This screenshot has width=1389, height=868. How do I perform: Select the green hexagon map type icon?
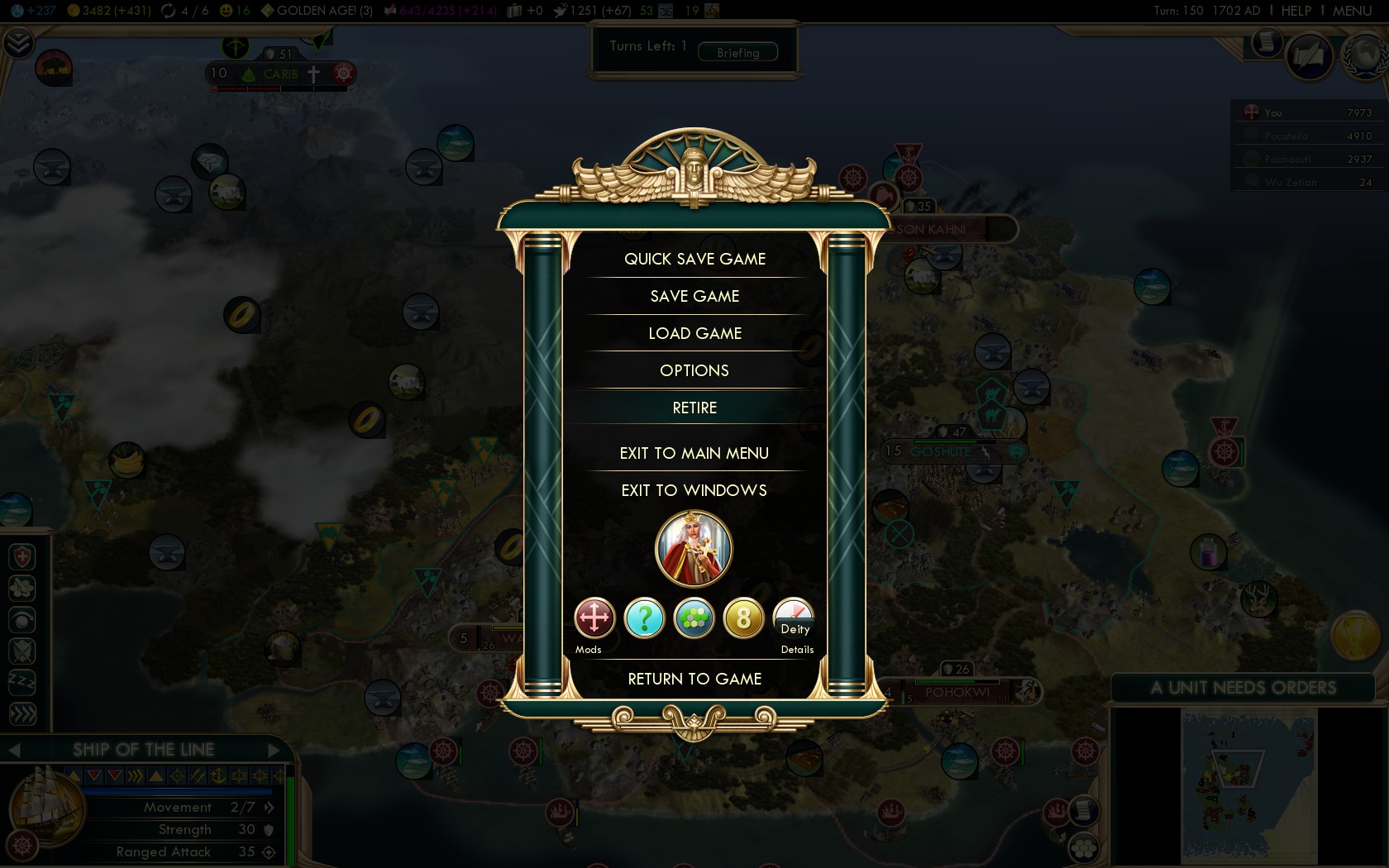click(x=694, y=618)
